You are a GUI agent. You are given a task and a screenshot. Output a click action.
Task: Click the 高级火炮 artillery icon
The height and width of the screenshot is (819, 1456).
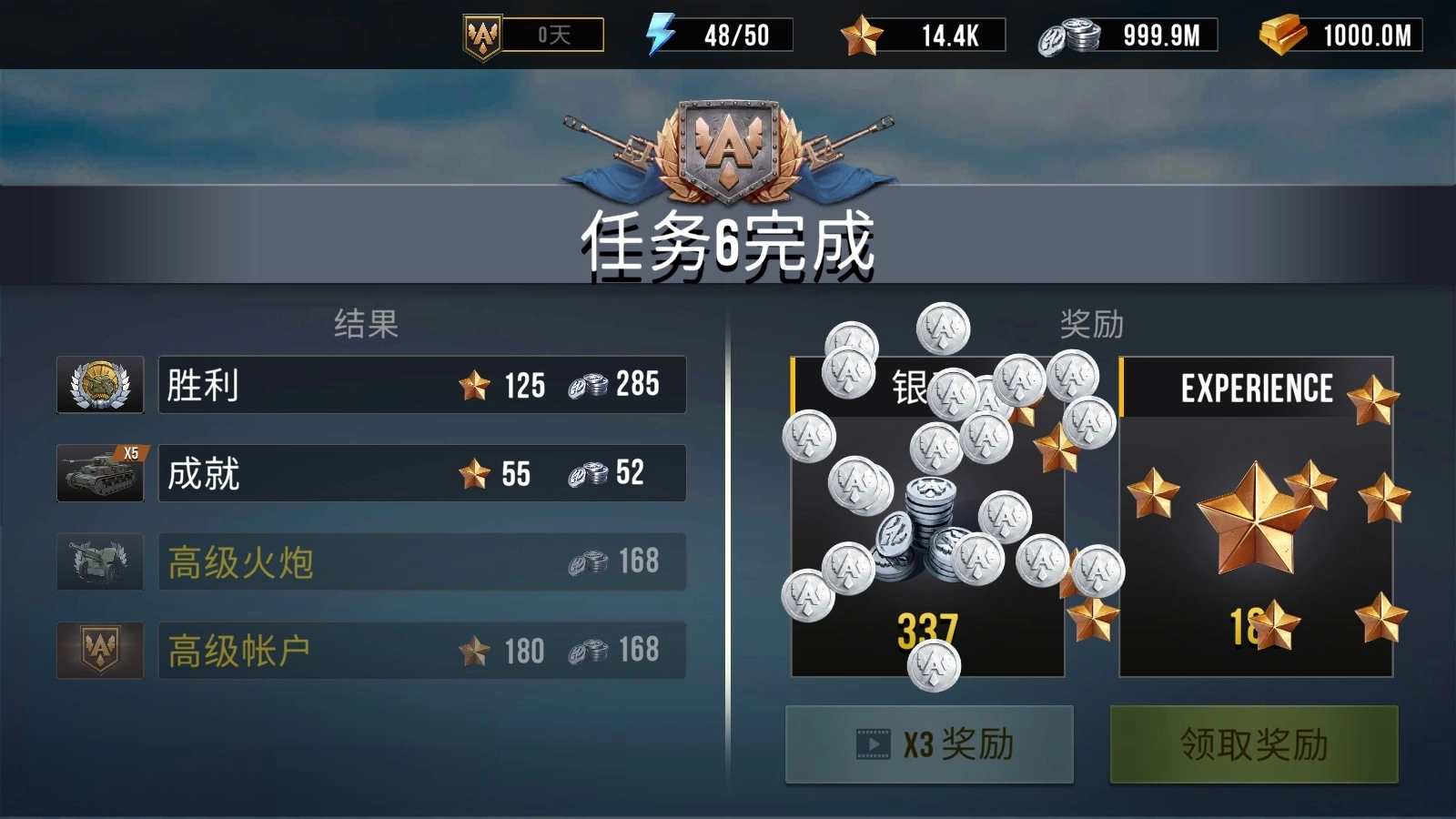coord(99,561)
